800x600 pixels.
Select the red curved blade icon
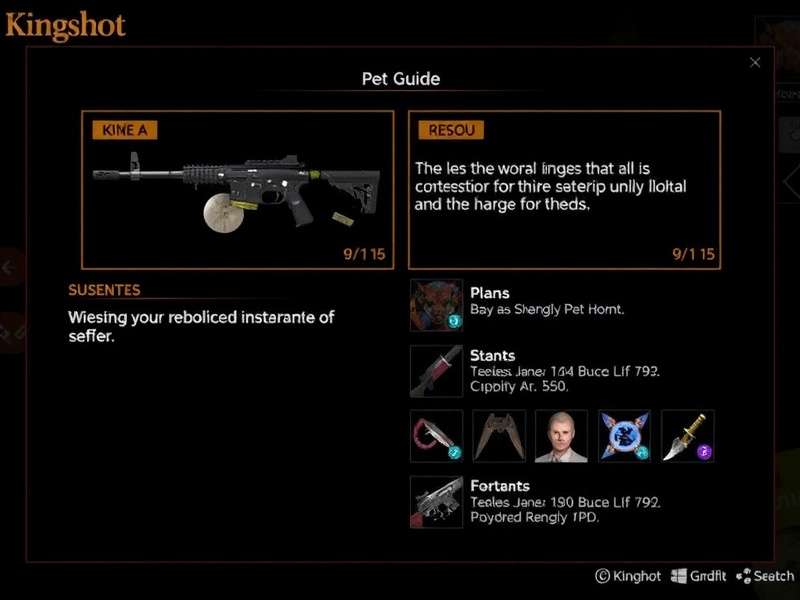pos(437,436)
